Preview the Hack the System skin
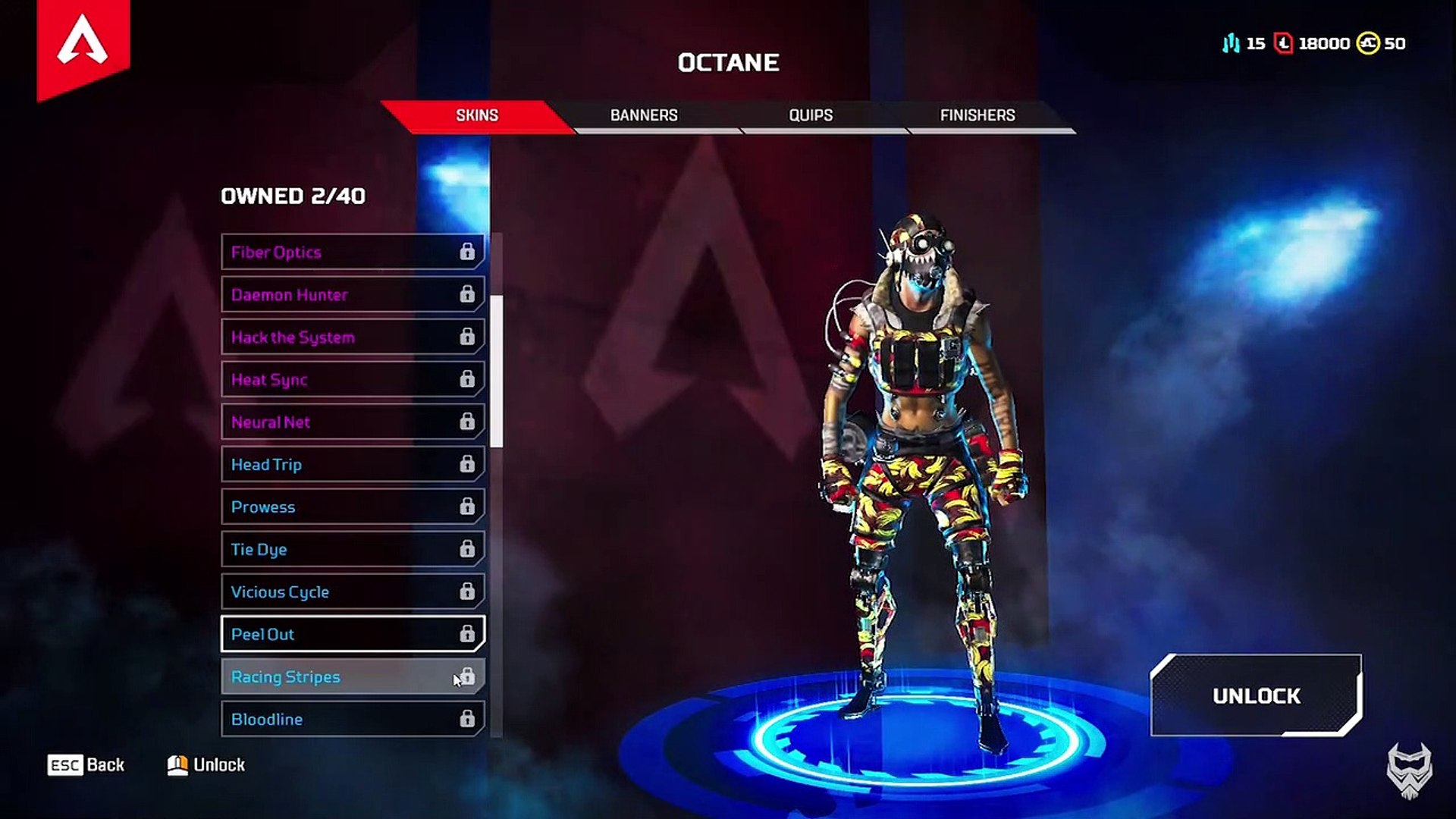The image size is (1456, 819). [353, 337]
